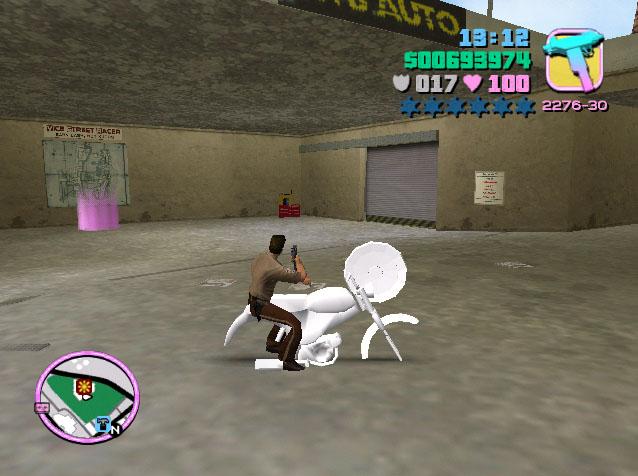
Task: Click the north N indicator on the radar
Action: pyautogui.click(x=116, y=430)
